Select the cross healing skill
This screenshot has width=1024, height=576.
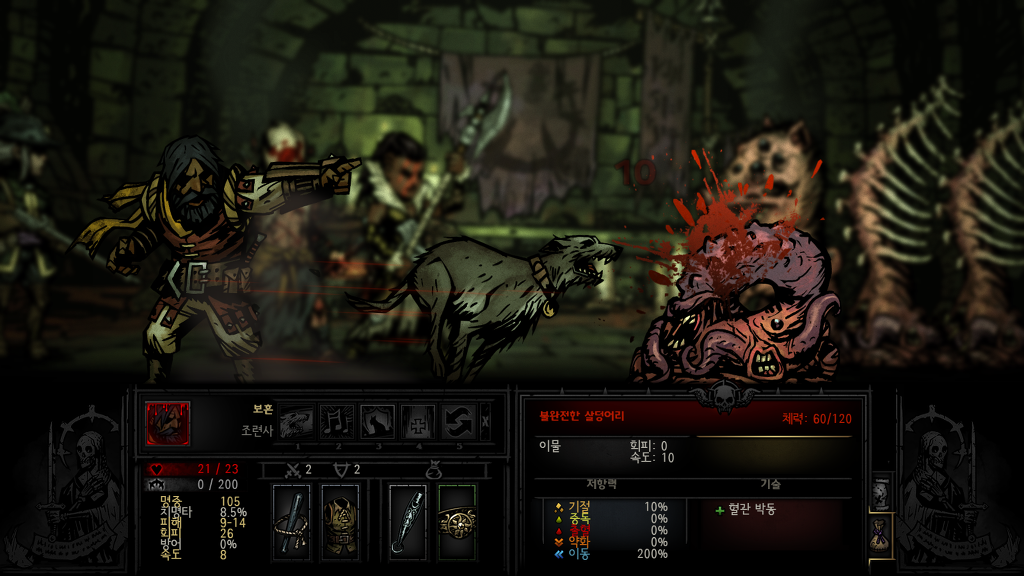(x=419, y=422)
